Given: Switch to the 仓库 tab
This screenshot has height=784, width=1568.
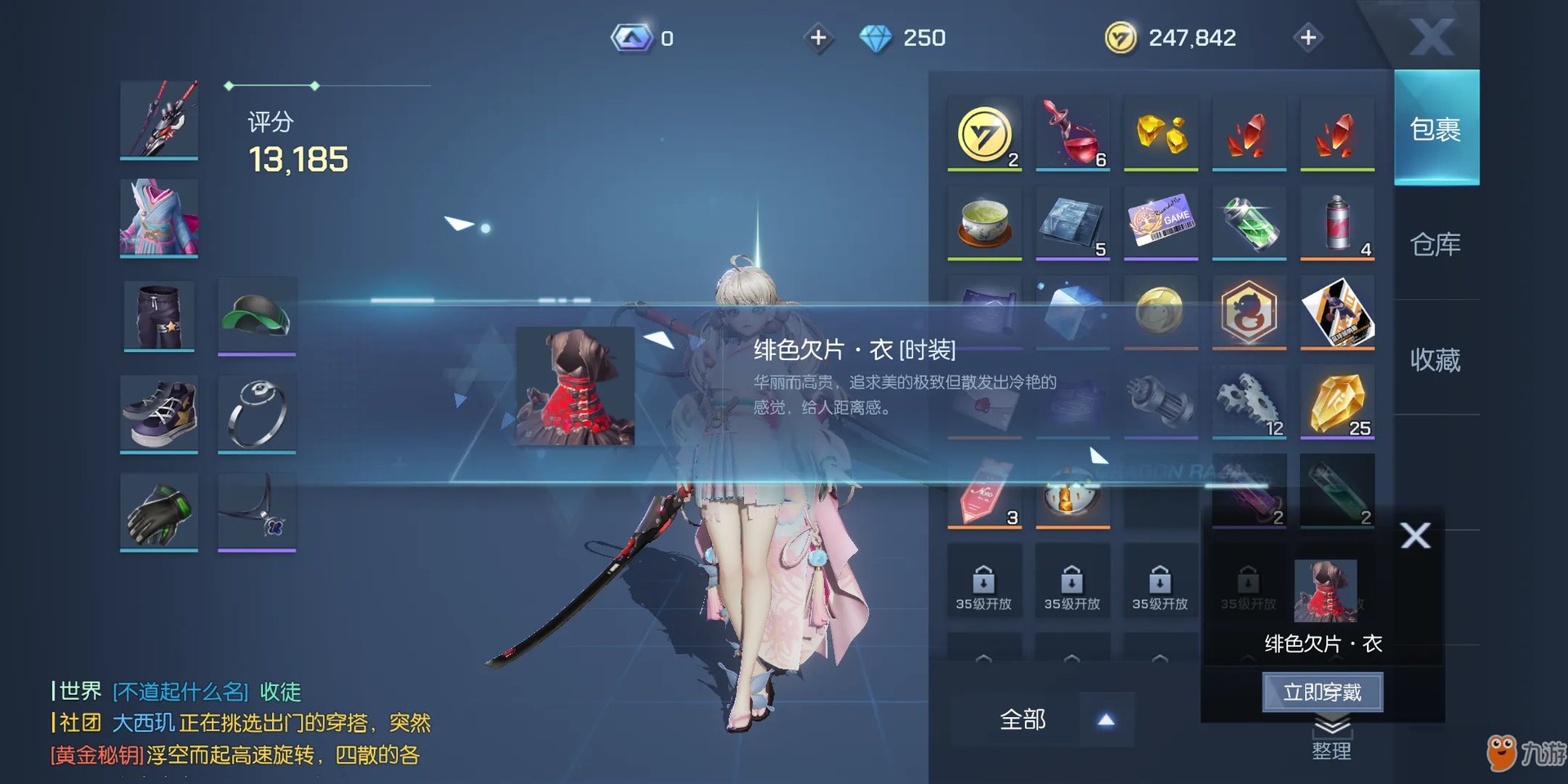Looking at the screenshot, I should 1435,243.
